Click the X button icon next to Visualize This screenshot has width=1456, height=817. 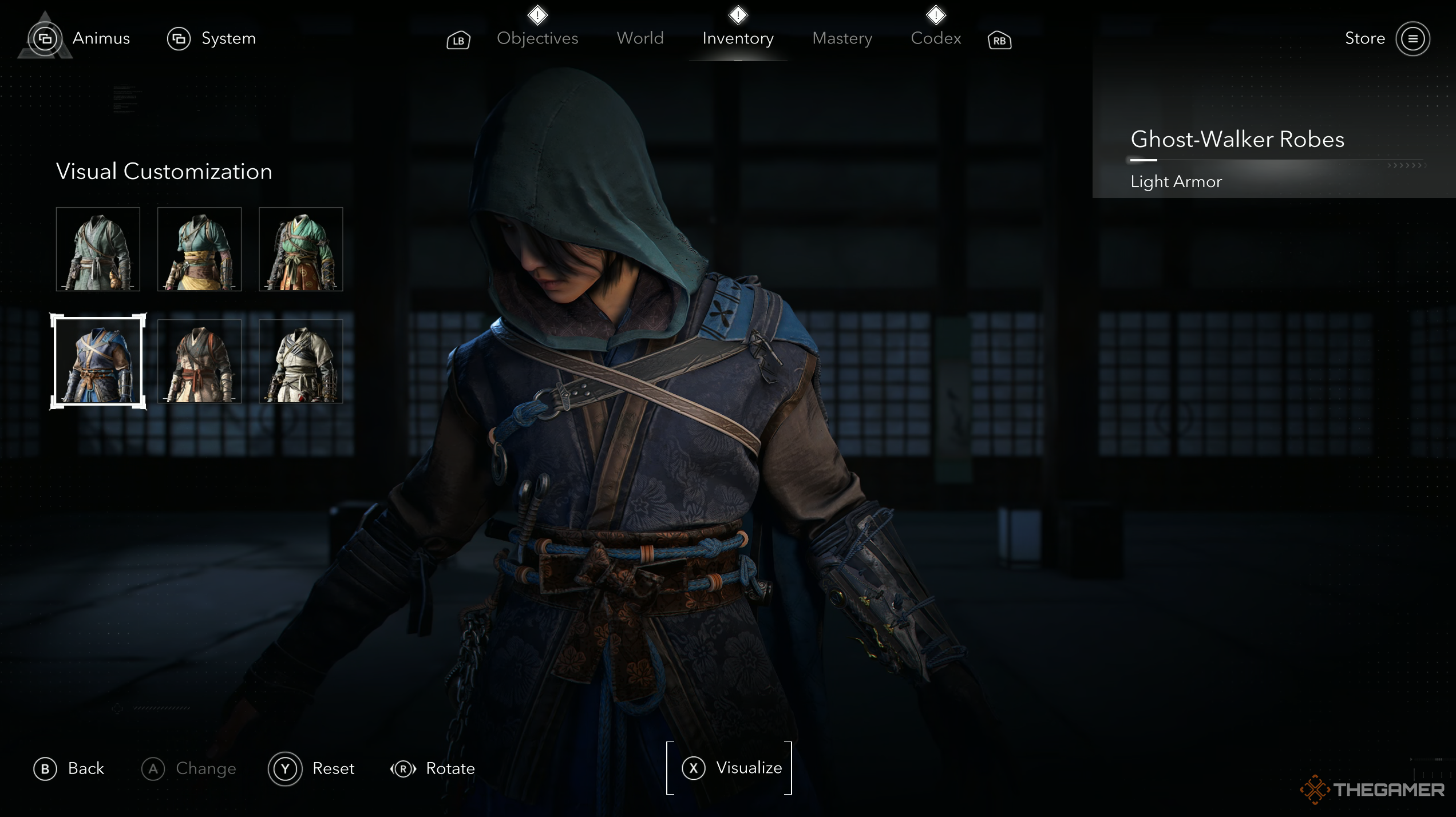pos(694,768)
